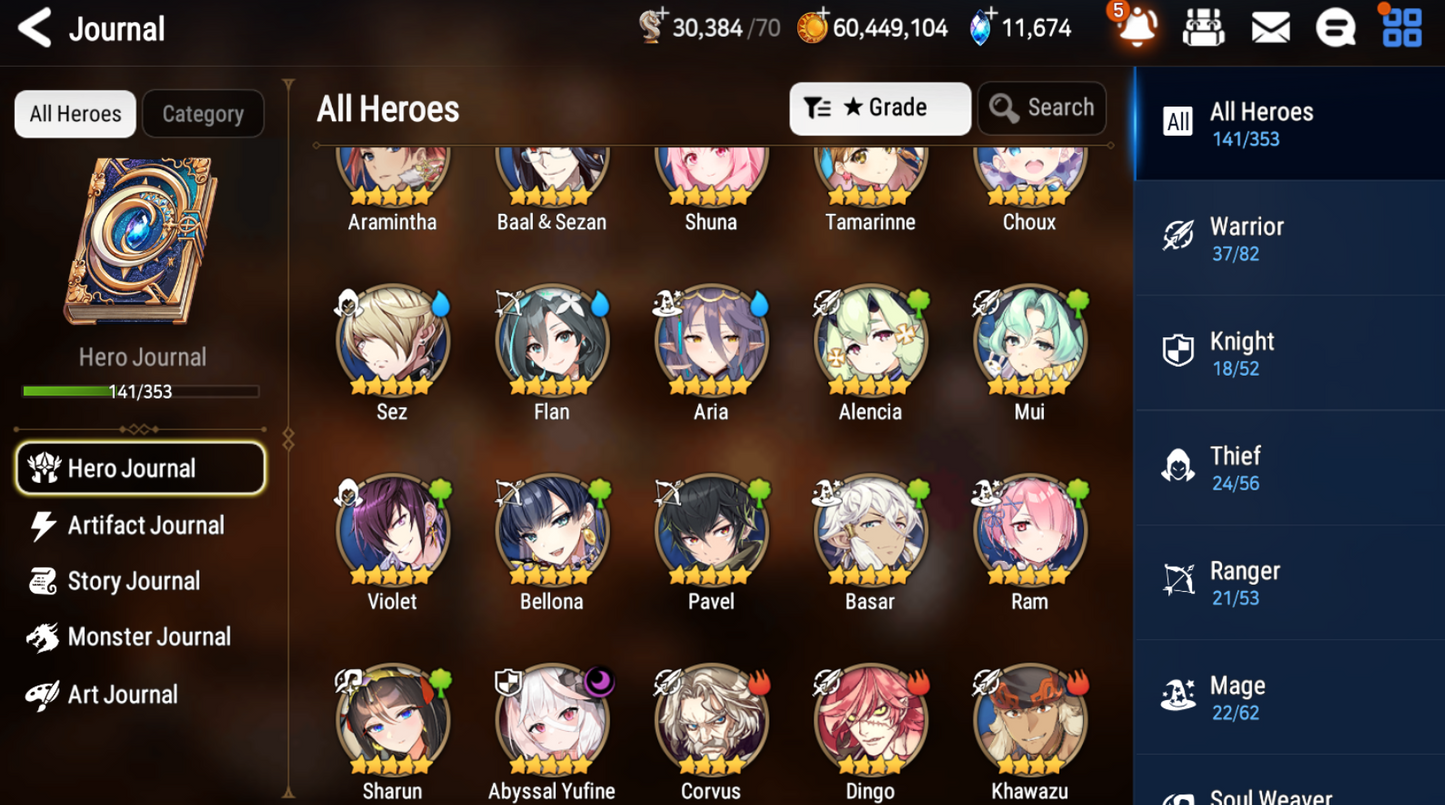Open the Artifact Journal

coord(145,525)
